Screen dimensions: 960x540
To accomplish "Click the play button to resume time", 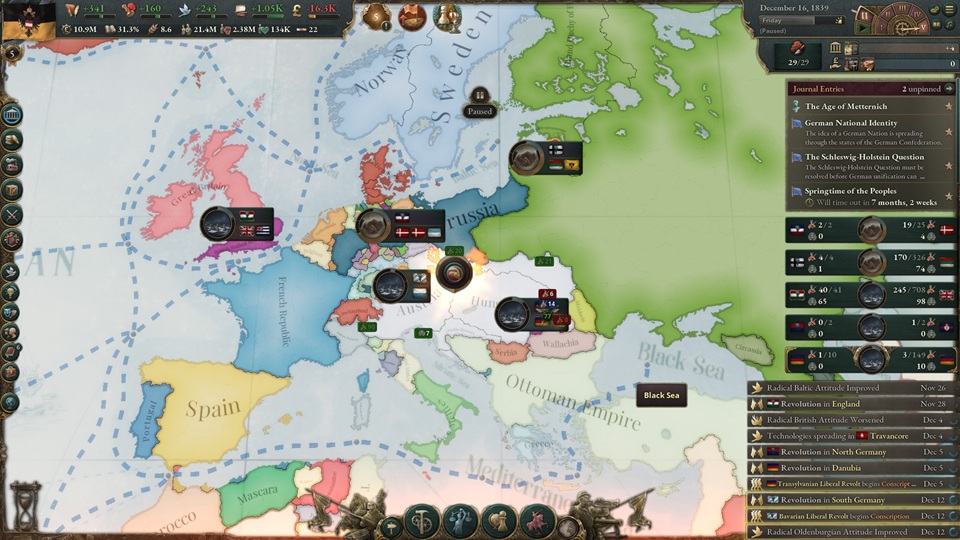I will point(861,27).
